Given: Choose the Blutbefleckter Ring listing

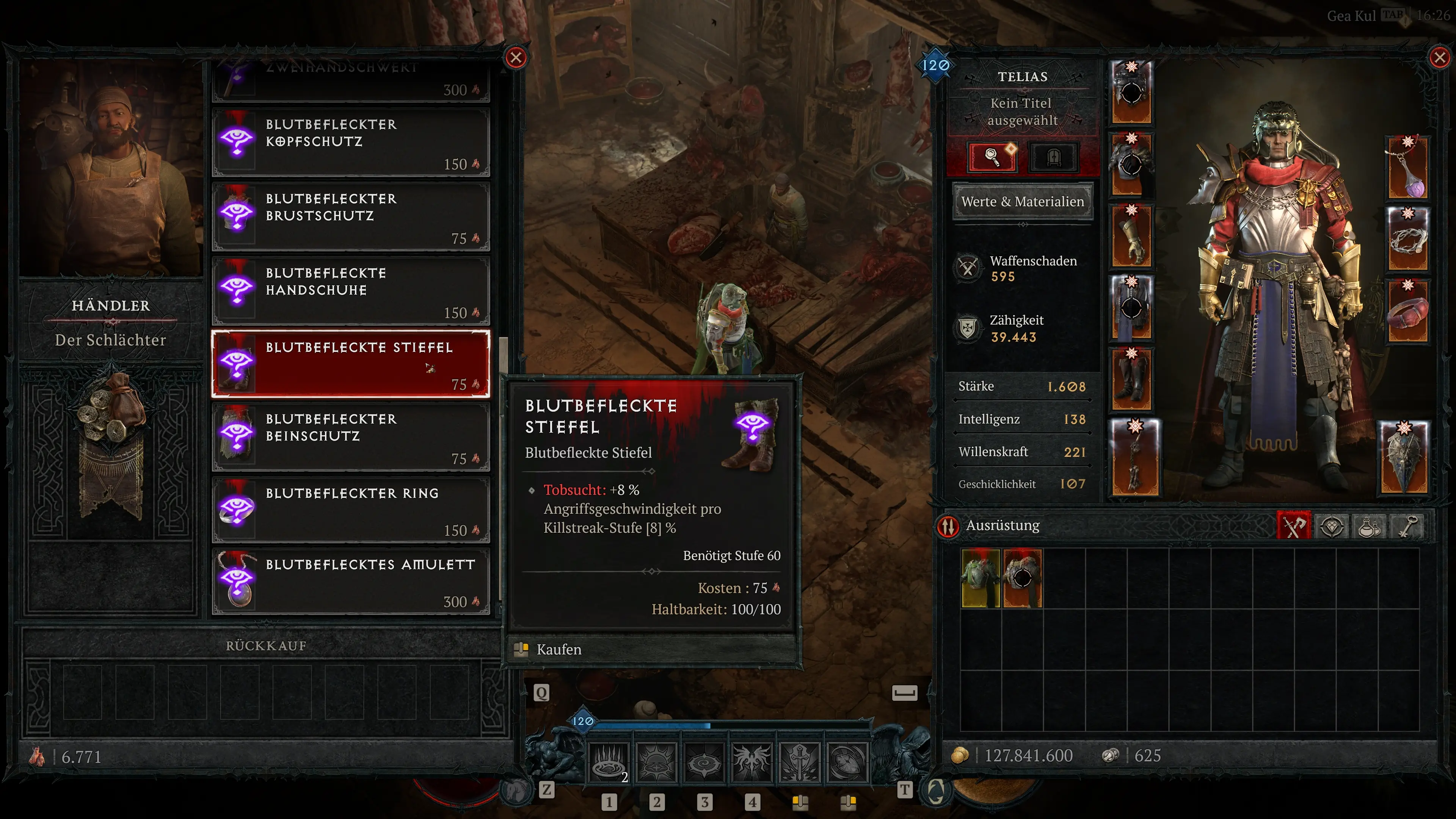Looking at the screenshot, I should 350,510.
